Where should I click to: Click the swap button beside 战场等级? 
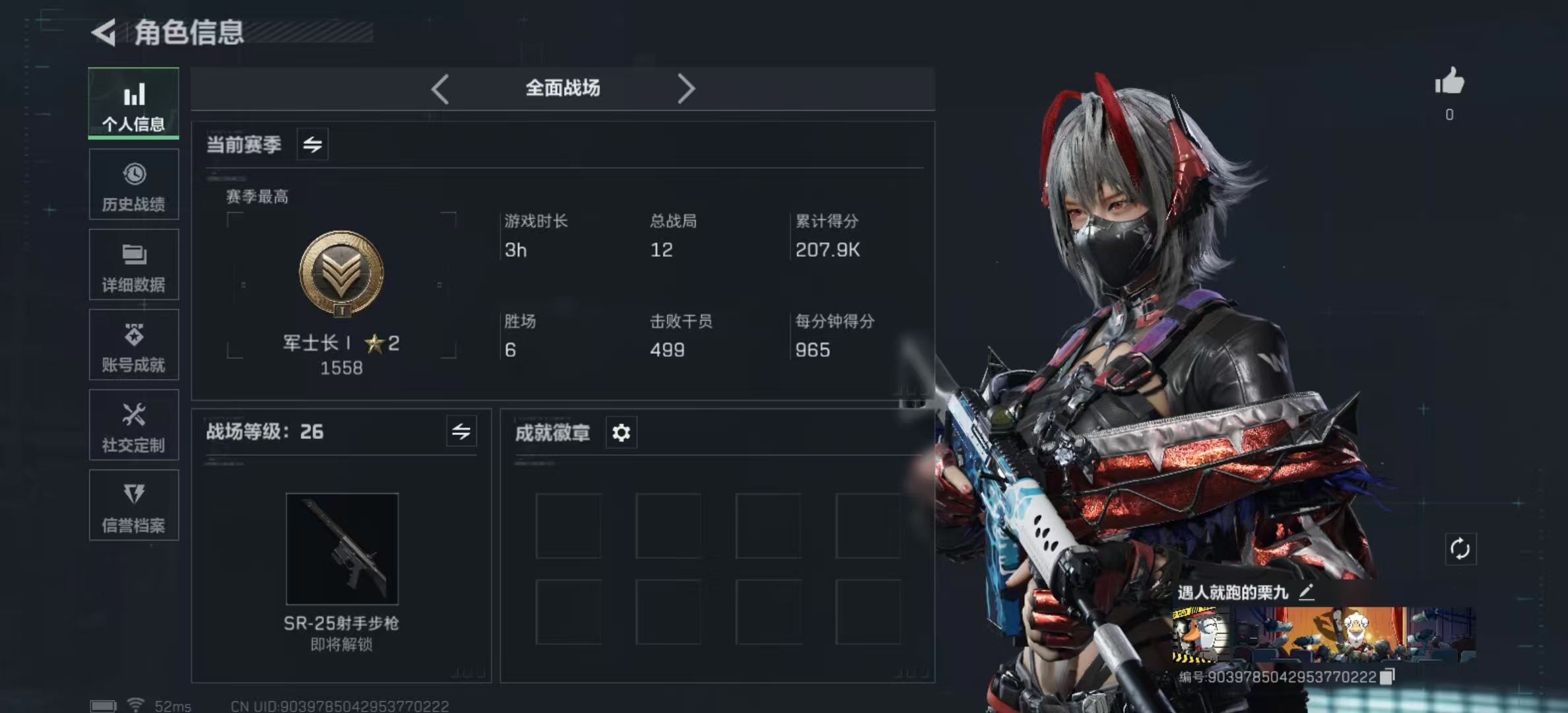pyautogui.click(x=461, y=432)
